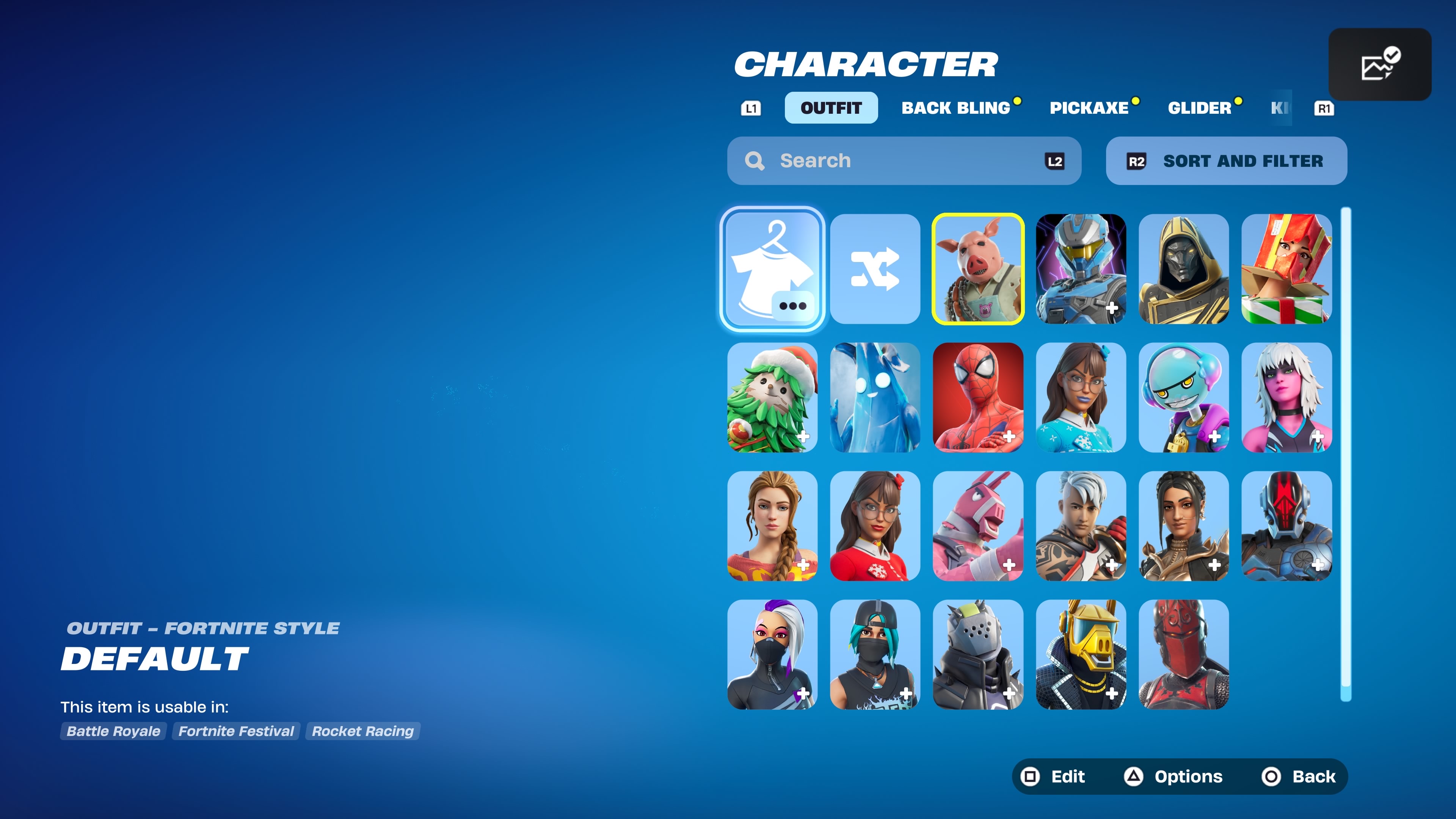
Task: Open the screenshot saved notification icon
Action: (x=1379, y=64)
